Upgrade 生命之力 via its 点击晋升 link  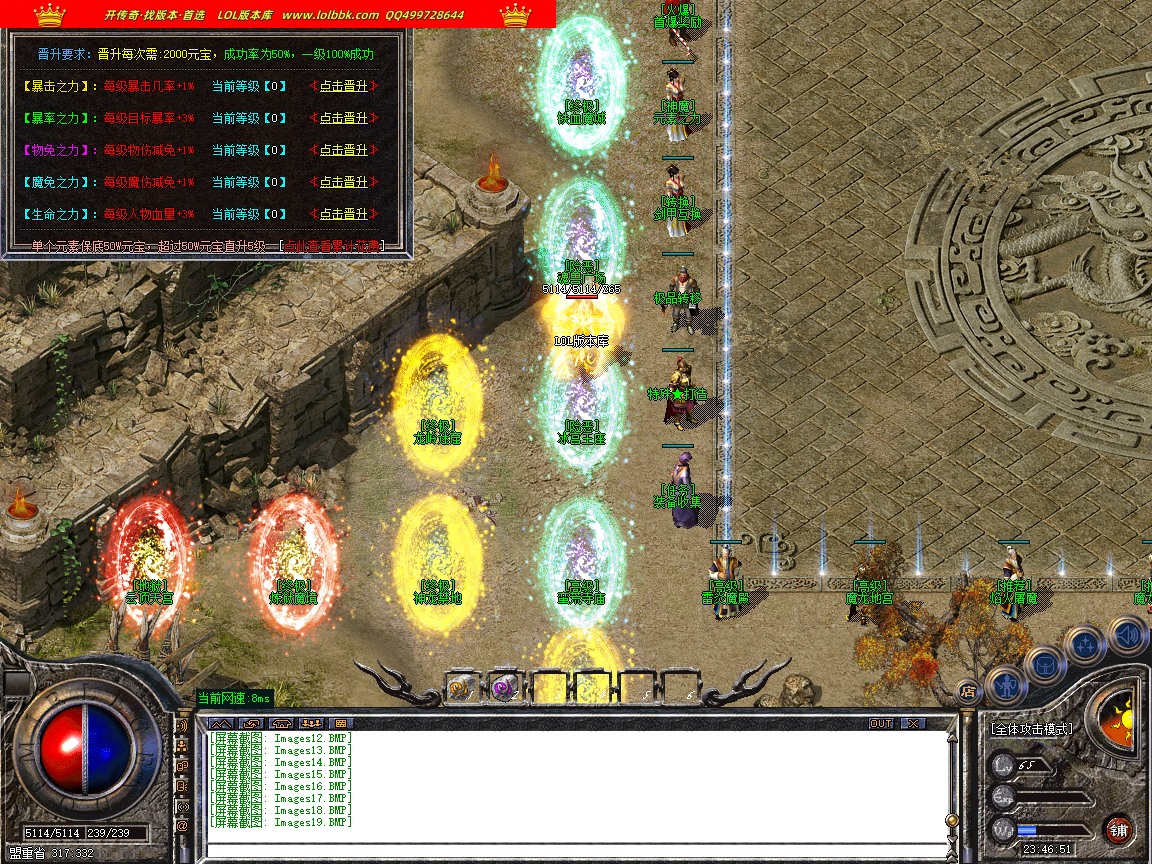click(344, 214)
